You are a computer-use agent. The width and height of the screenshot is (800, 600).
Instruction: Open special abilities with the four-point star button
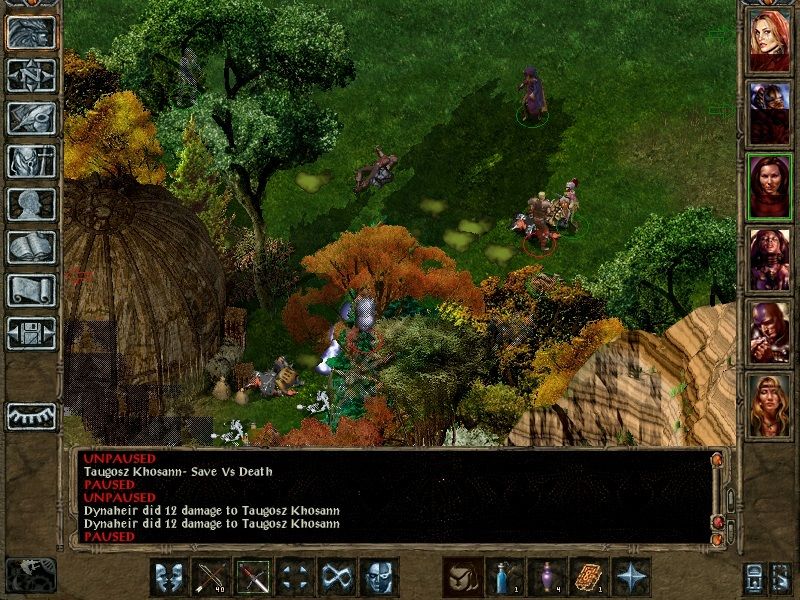pos(631,577)
